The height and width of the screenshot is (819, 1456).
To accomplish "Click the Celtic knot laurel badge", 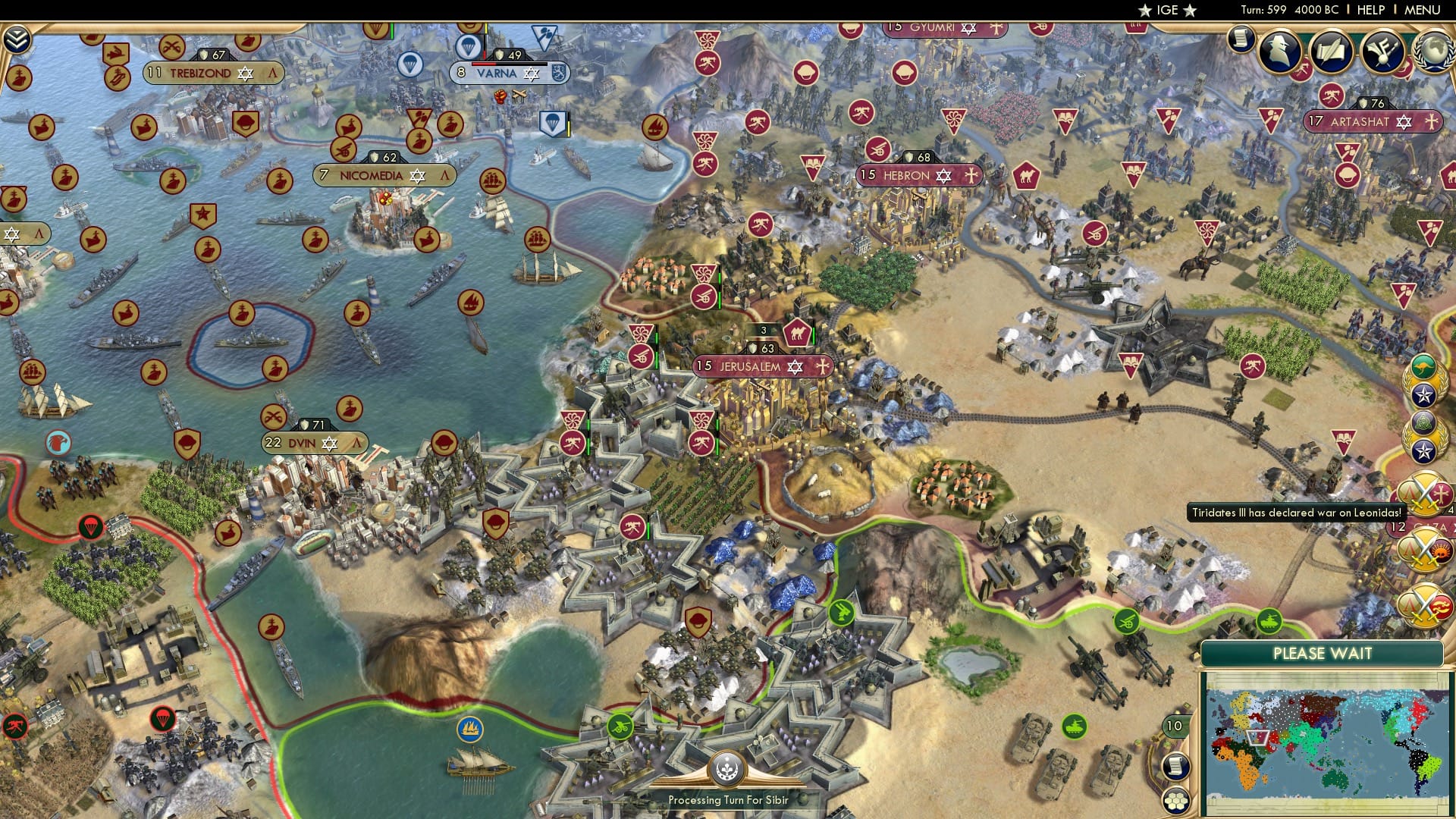I will tap(1423, 422).
